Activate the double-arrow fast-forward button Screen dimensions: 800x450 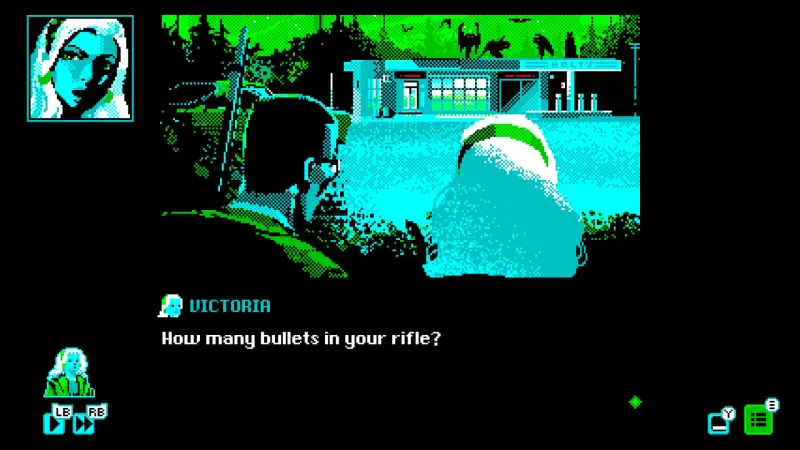85,423
